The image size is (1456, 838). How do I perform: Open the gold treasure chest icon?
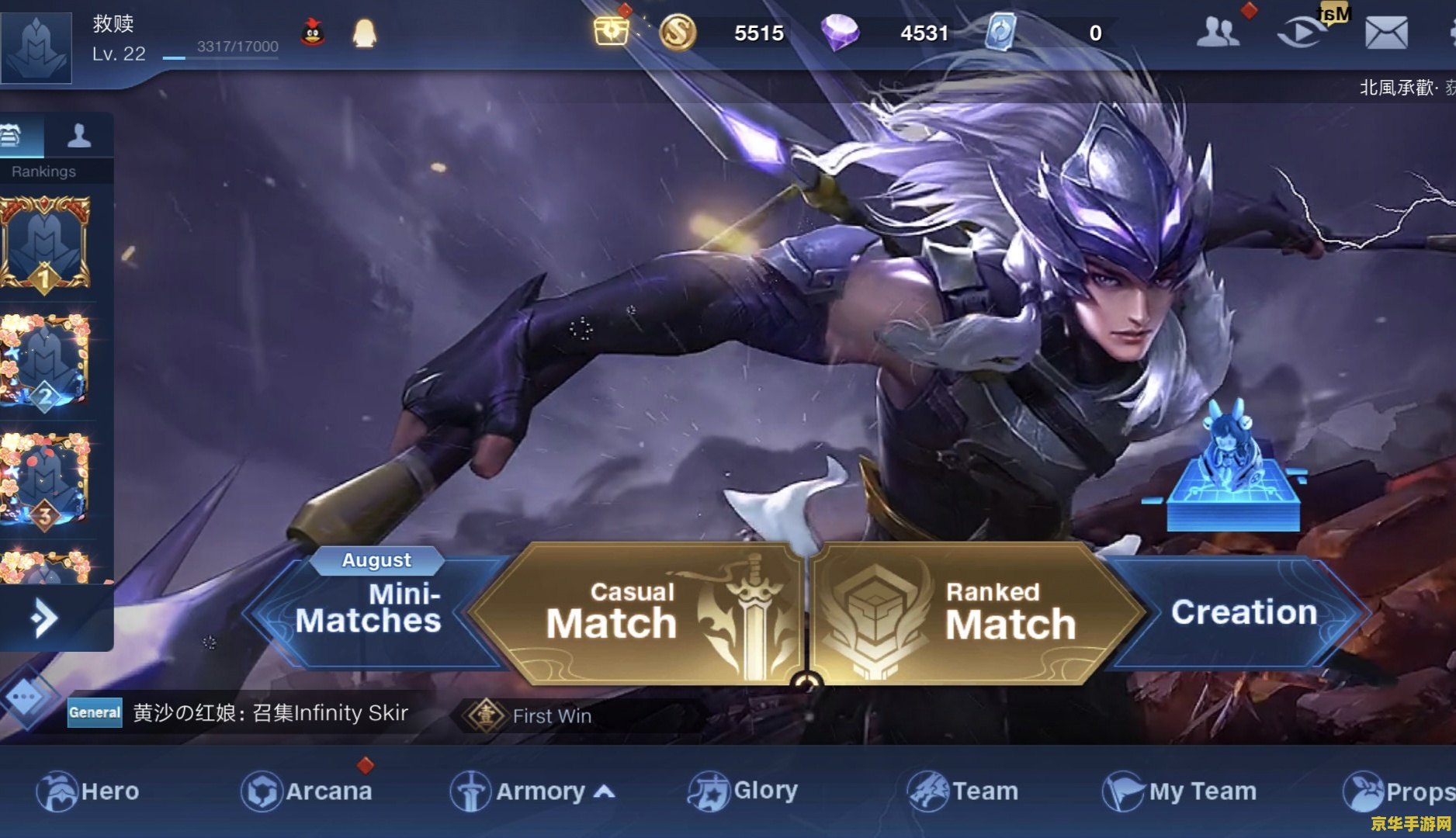(x=612, y=31)
